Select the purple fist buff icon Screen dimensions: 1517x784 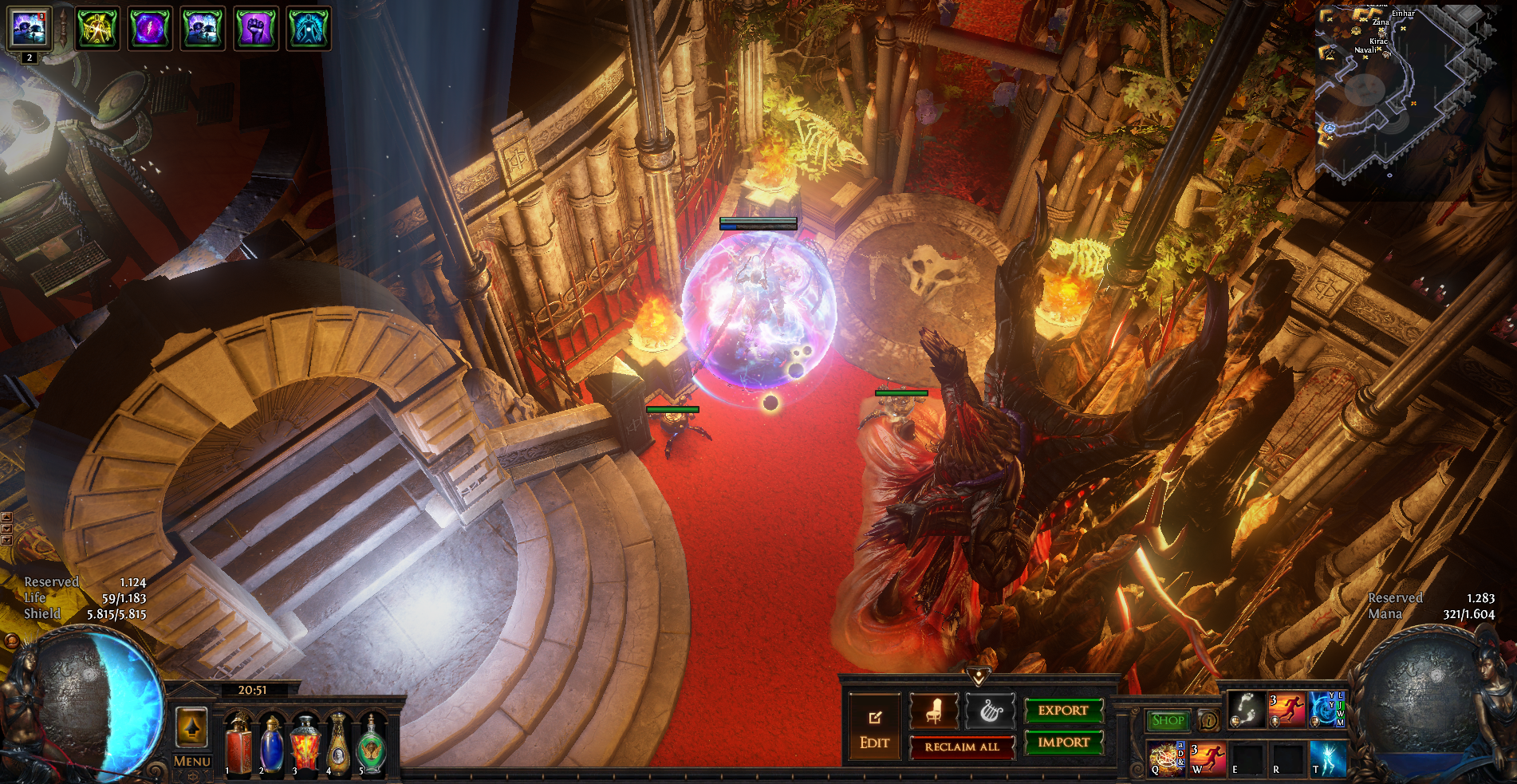pyautogui.click(x=255, y=29)
